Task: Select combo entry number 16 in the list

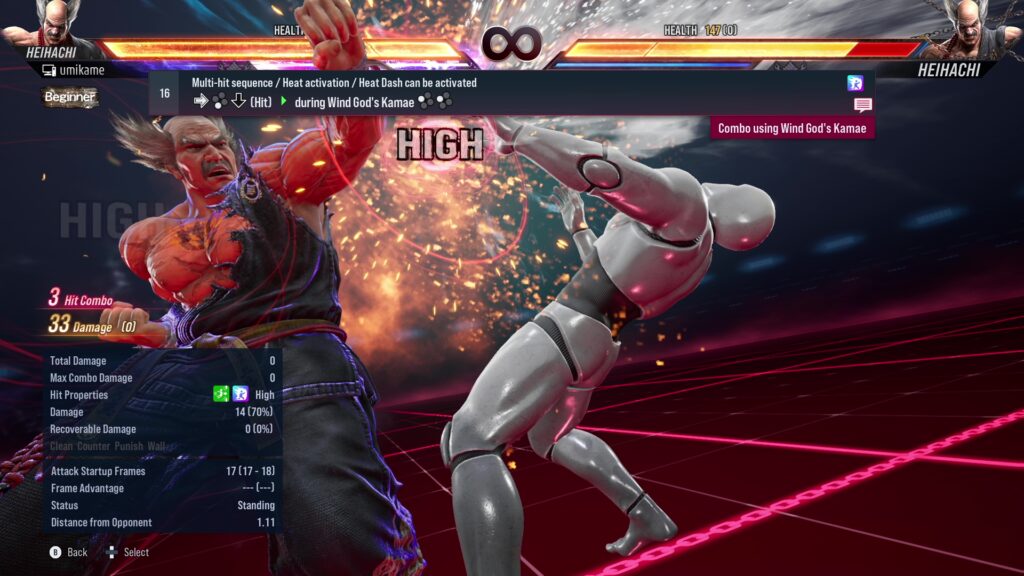Action: tap(164, 93)
